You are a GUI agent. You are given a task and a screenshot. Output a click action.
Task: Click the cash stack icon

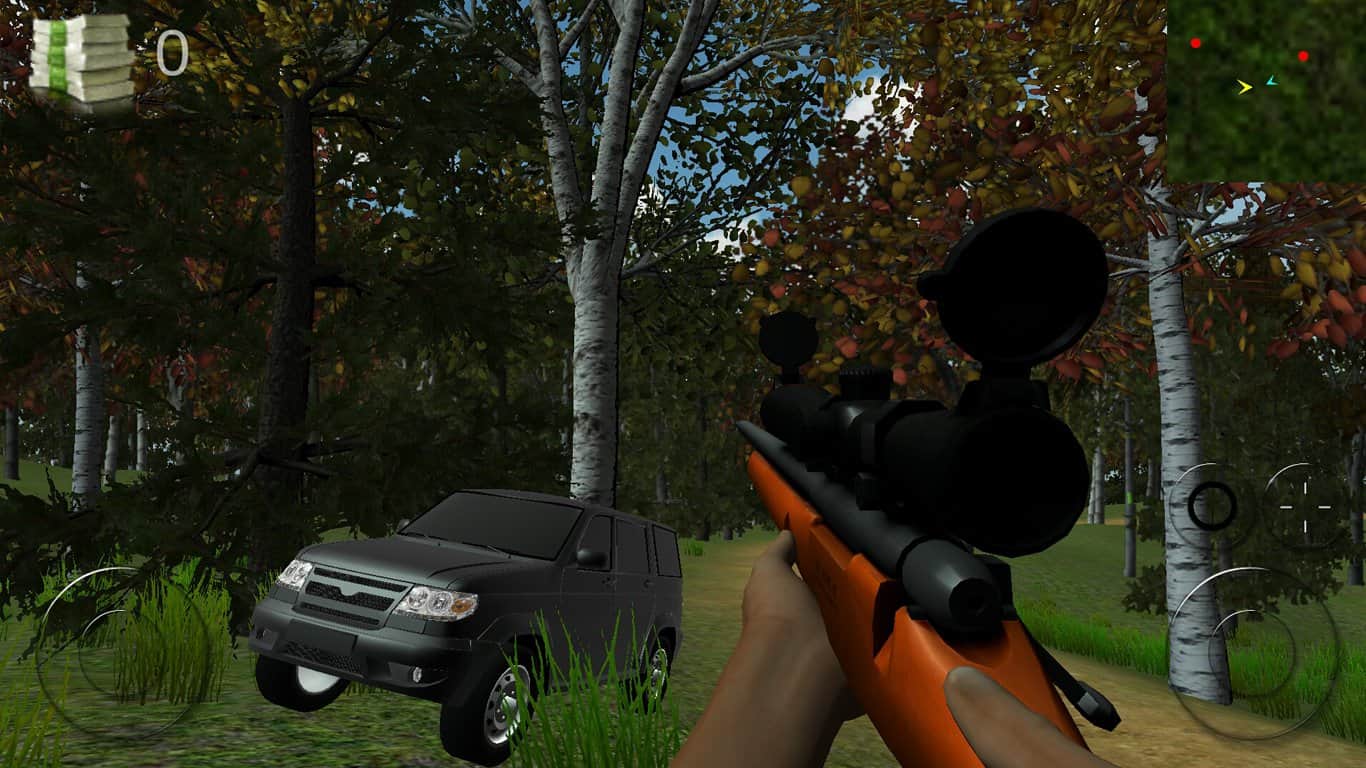[82, 58]
